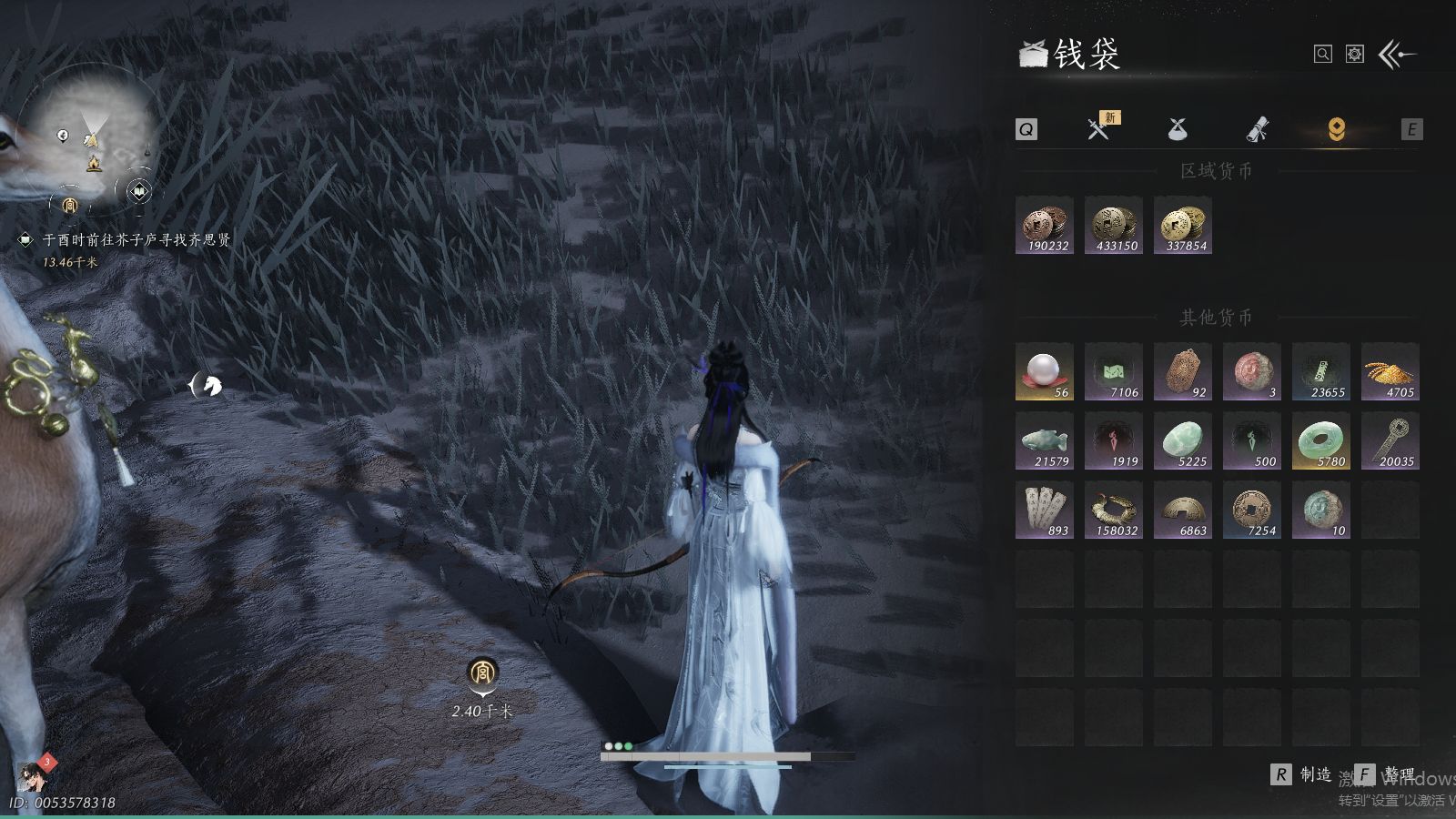Switch to the scroll tab

click(1257, 129)
